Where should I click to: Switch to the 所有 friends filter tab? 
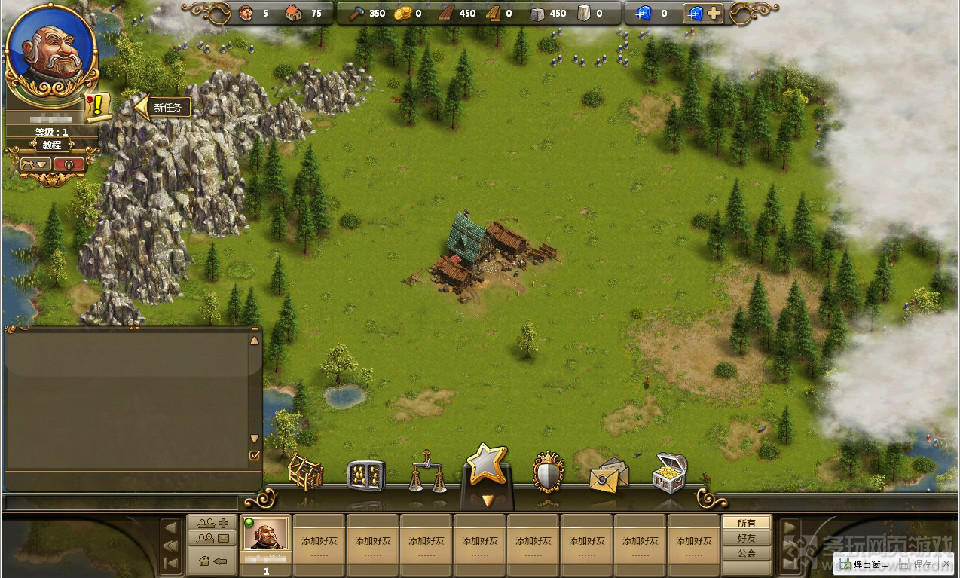746,523
